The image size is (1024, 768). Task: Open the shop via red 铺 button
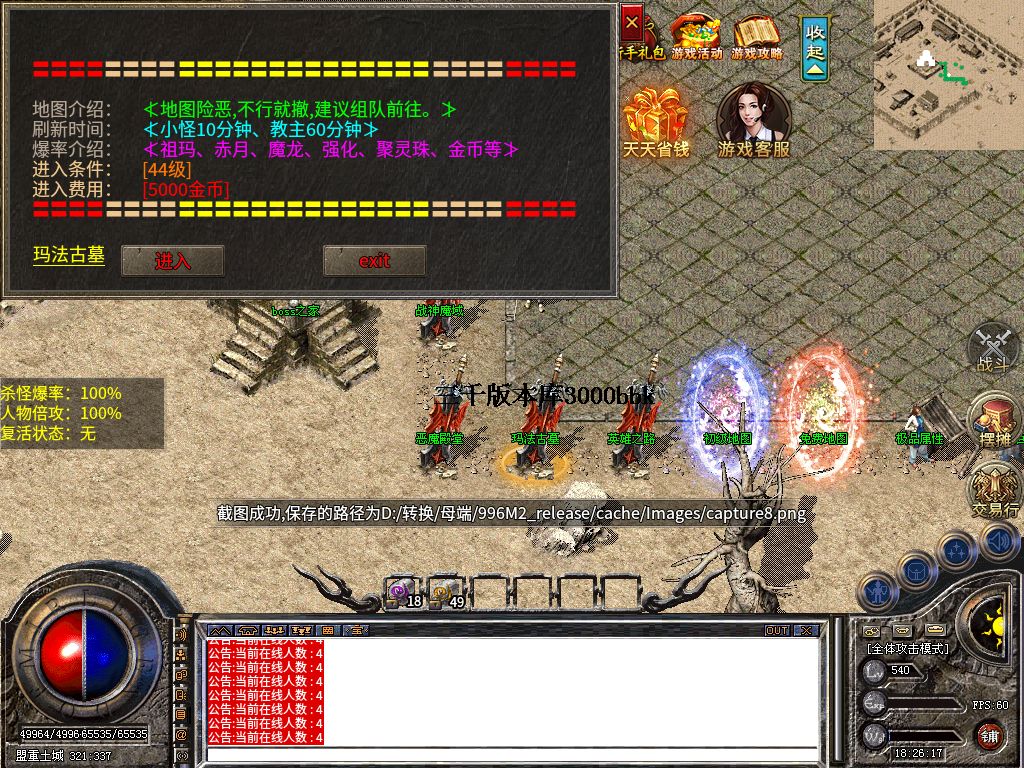[989, 737]
